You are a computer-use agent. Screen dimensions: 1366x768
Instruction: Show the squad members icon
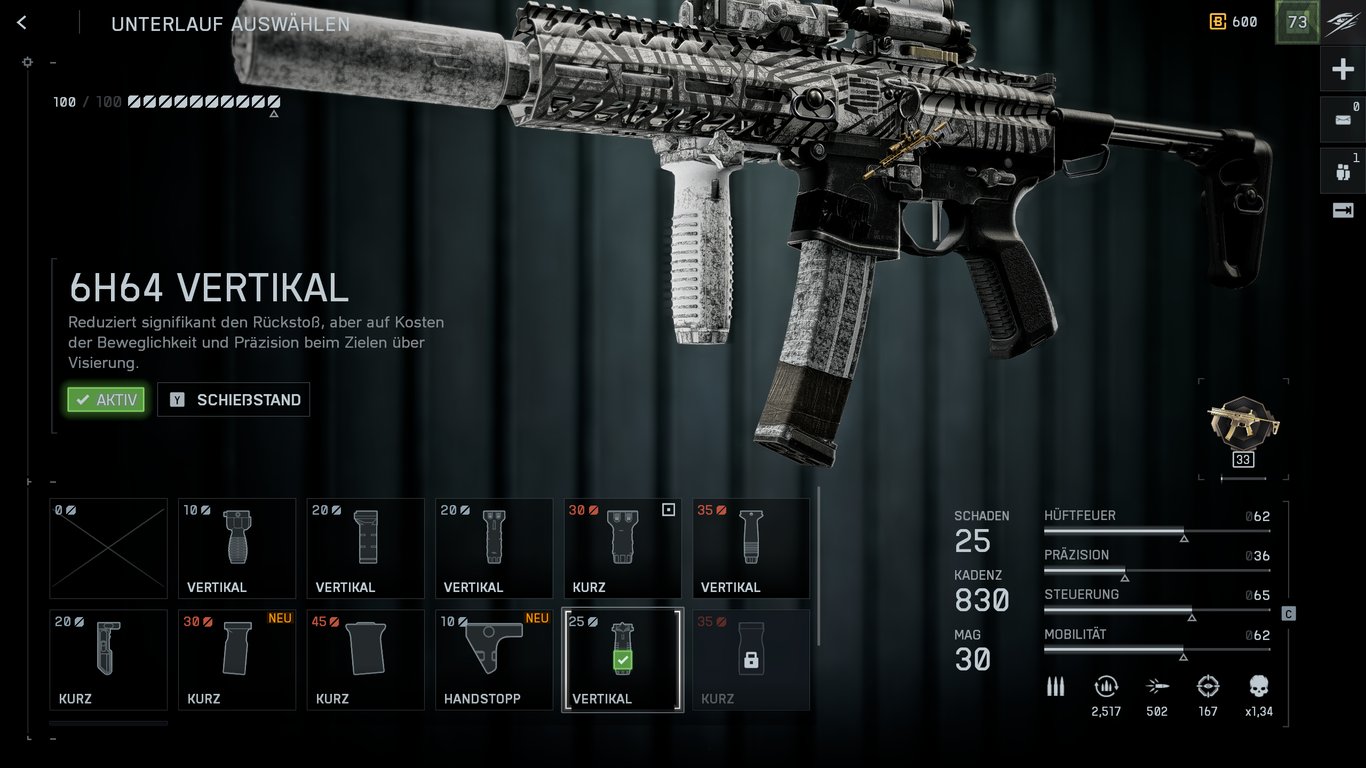coord(1342,171)
